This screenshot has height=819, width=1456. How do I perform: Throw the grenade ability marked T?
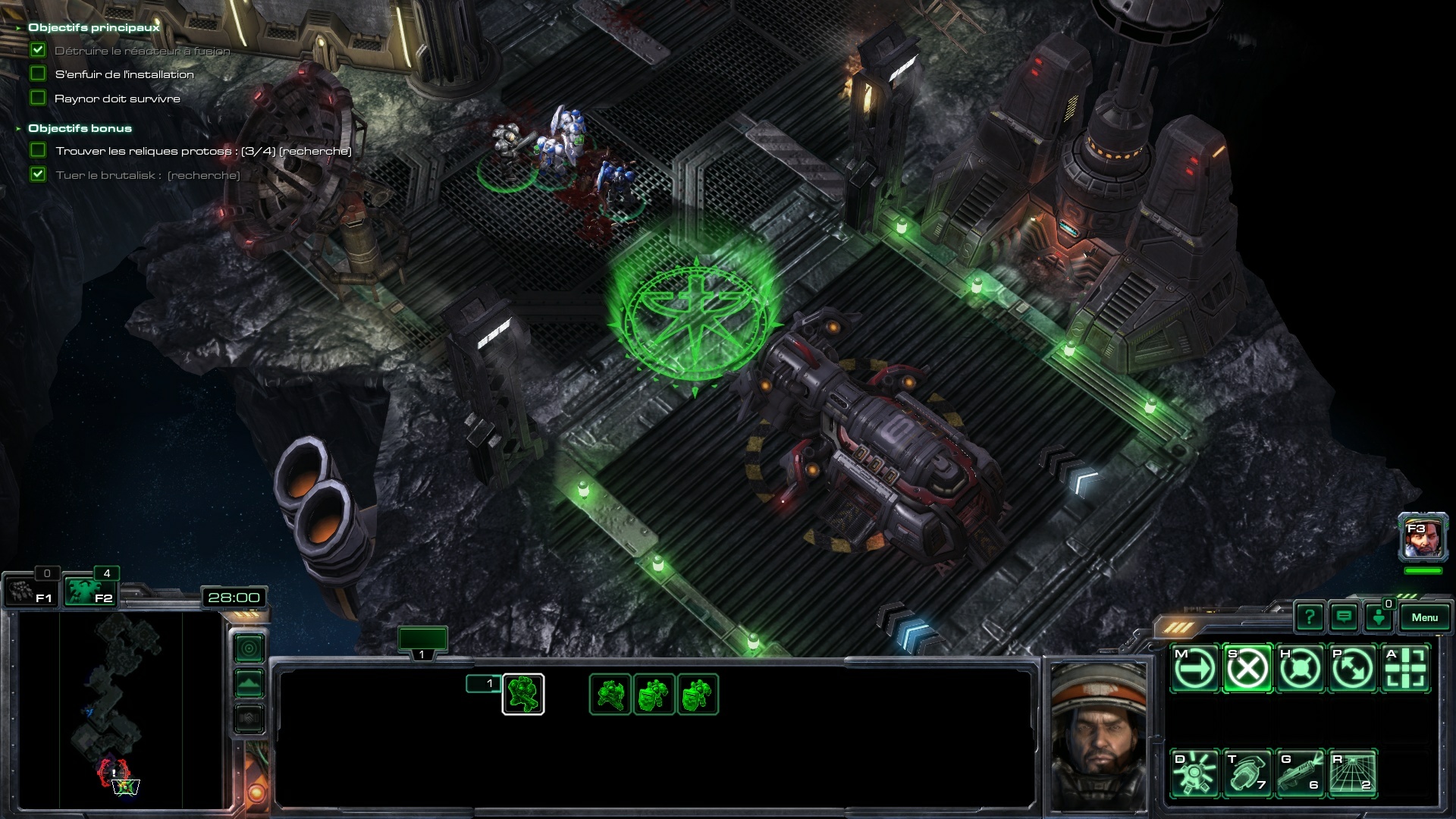pyautogui.click(x=1247, y=773)
